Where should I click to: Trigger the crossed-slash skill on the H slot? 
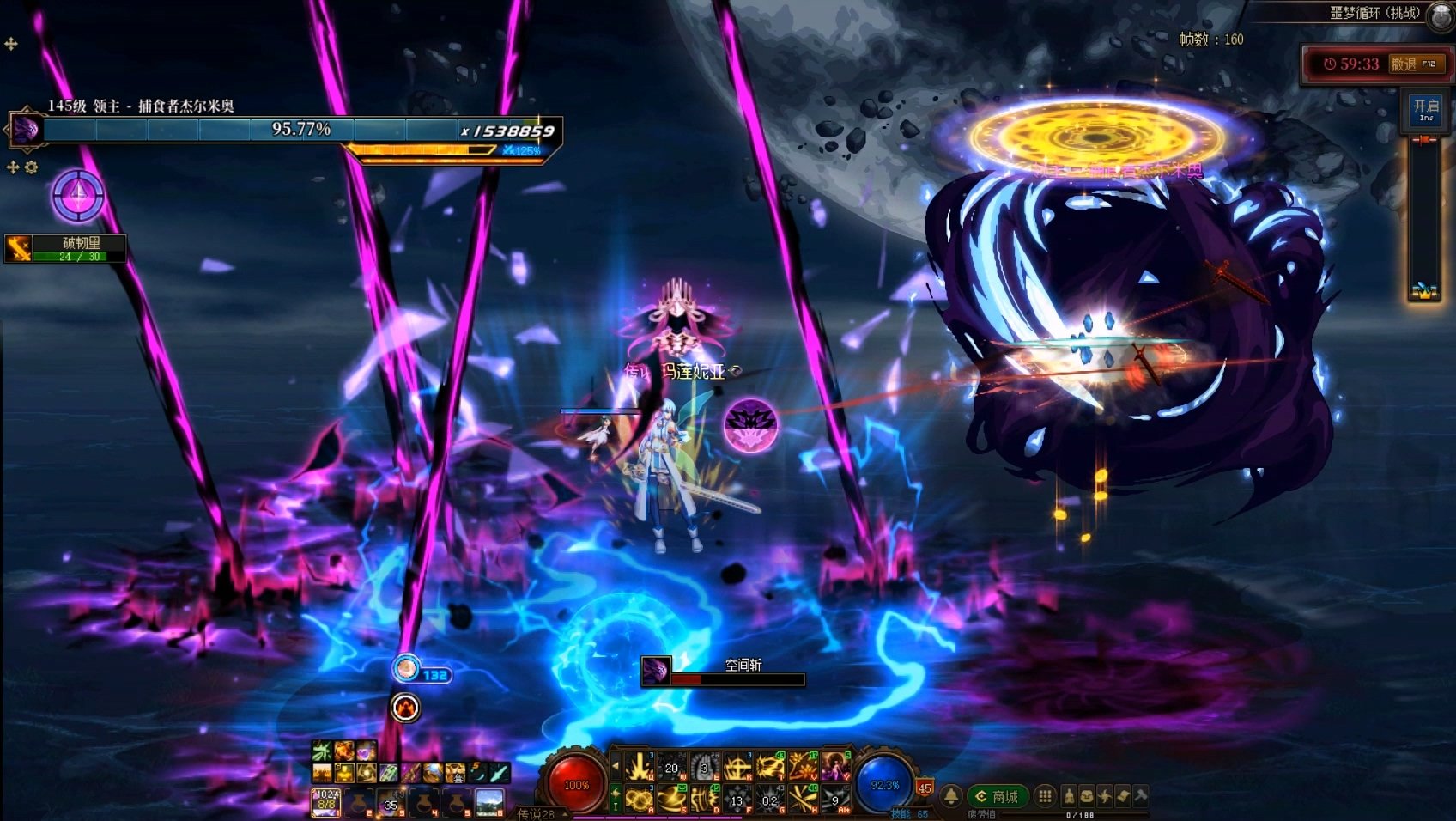tap(802, 800)
